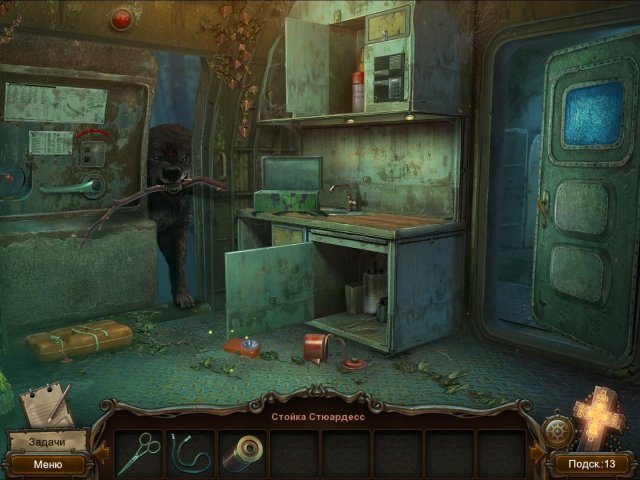Select the stethoscope inventory item

point(190,453)
